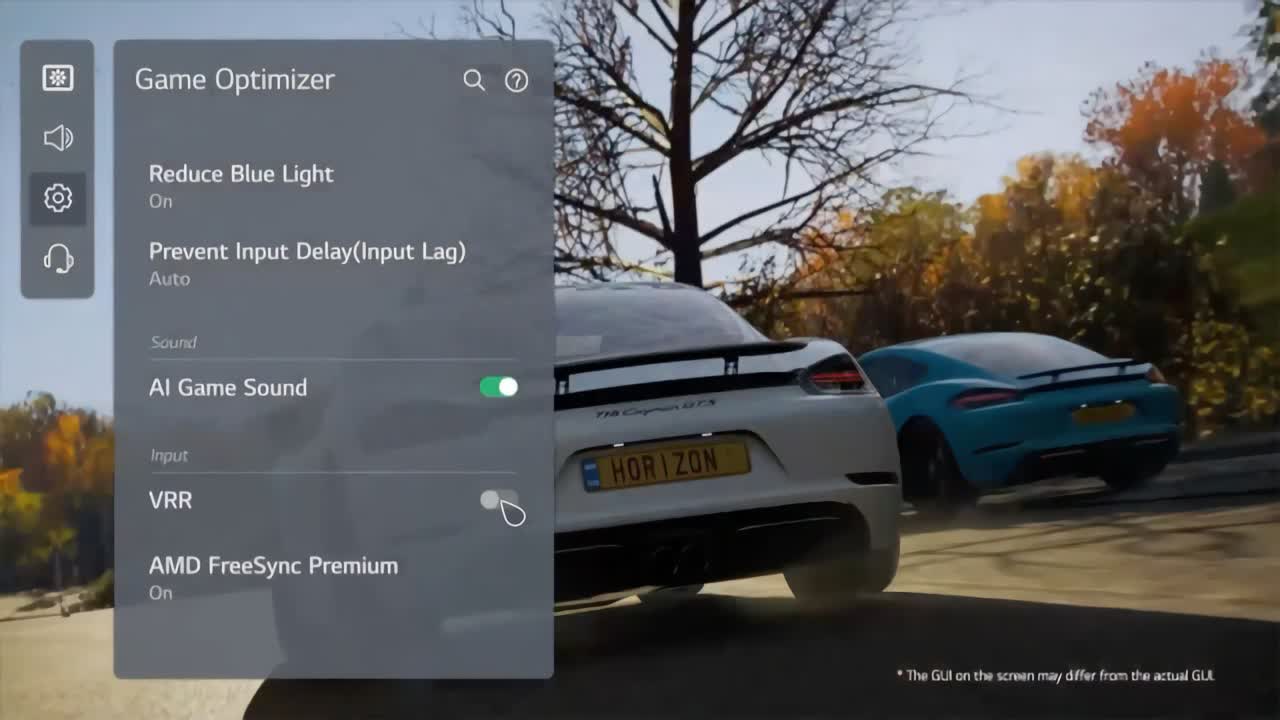1280x720 pixels.
Task: Expand Reduce Blue Light options
Action: pos(240,174)
